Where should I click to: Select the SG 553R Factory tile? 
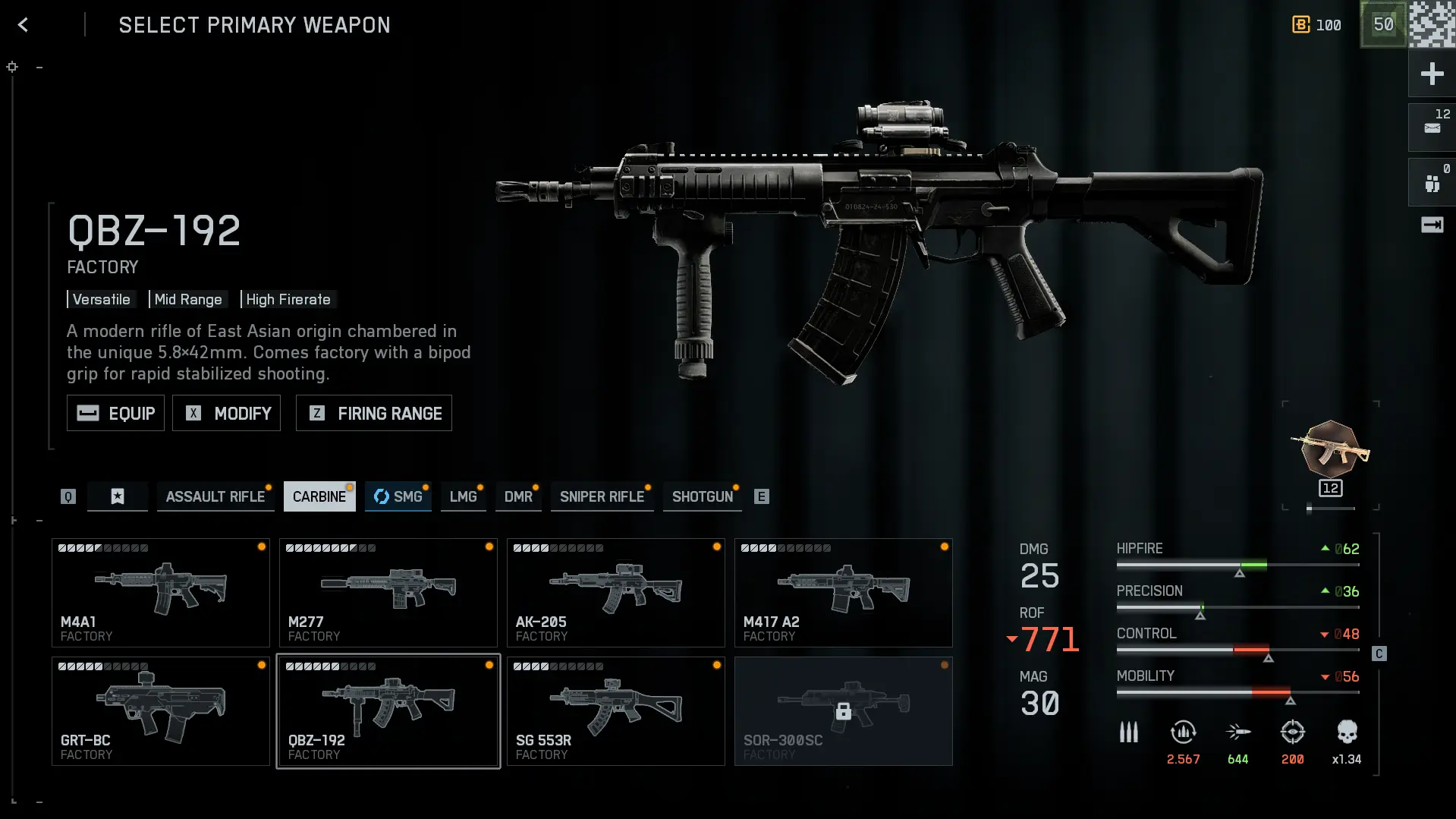616,711
